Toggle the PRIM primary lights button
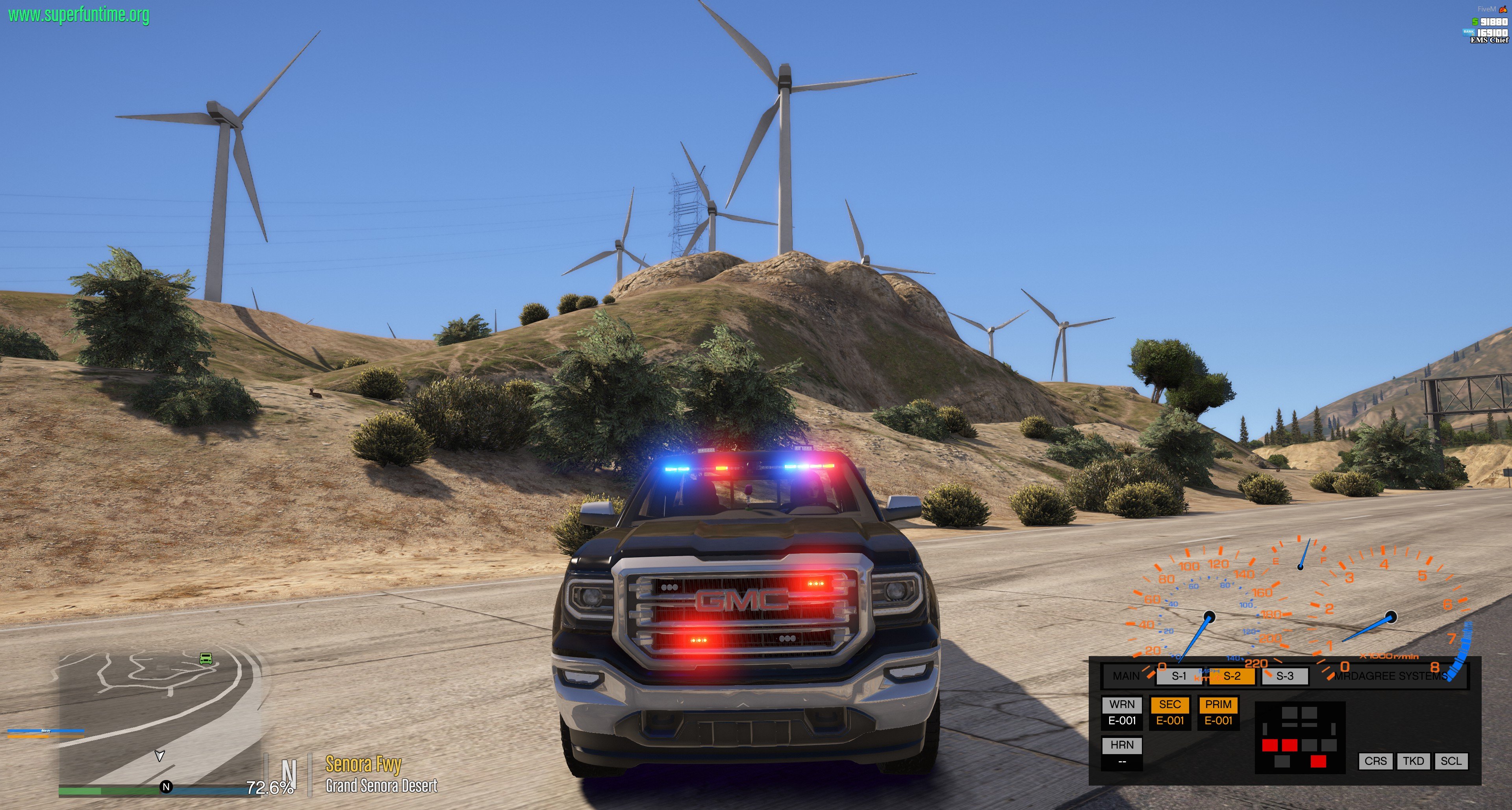 click(x=1218, y=705)
